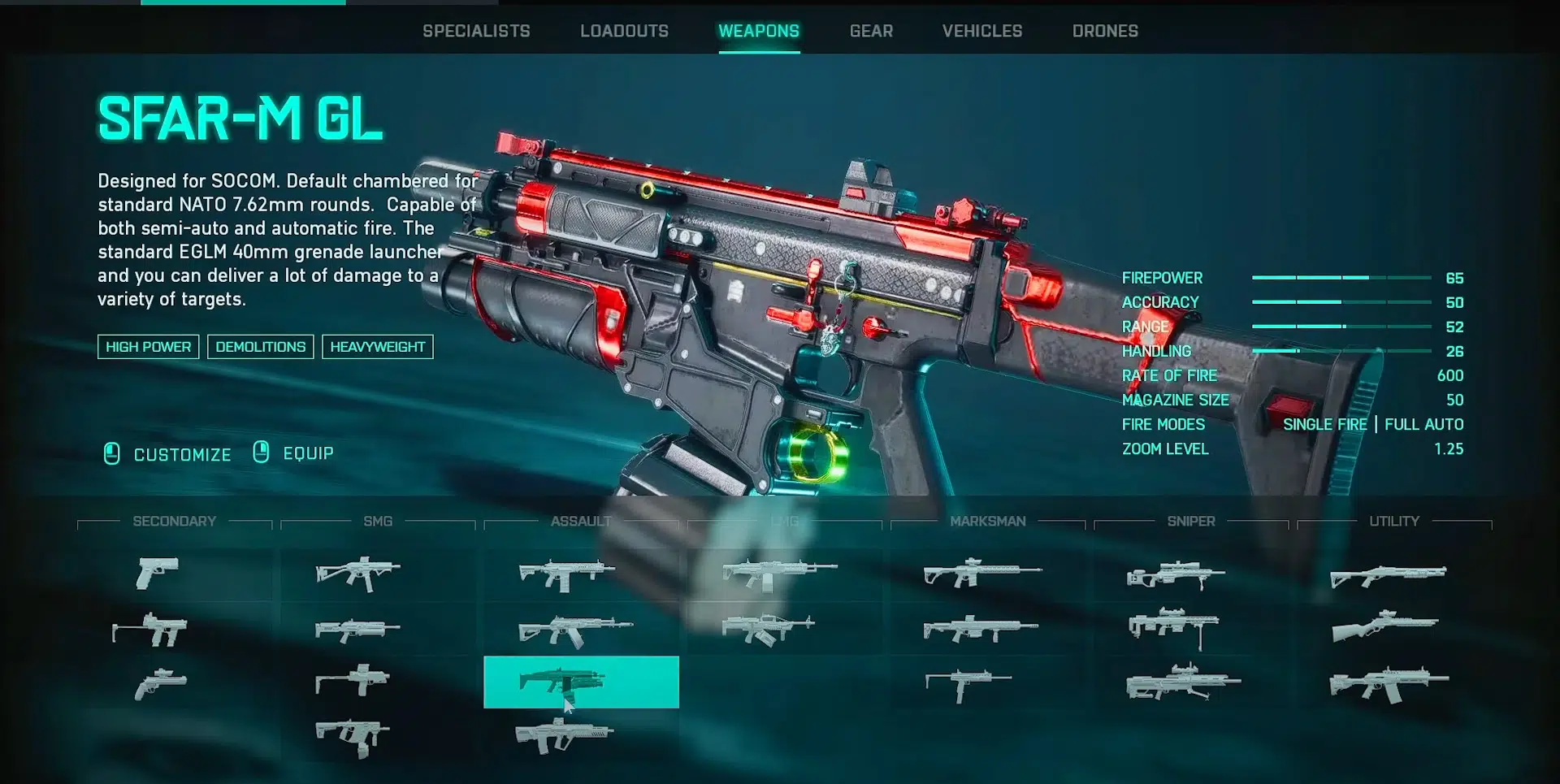This screenshot has height=784, width=1560.
Task: Pick the top shotgun under Utility
Action: coord(1388,575)
